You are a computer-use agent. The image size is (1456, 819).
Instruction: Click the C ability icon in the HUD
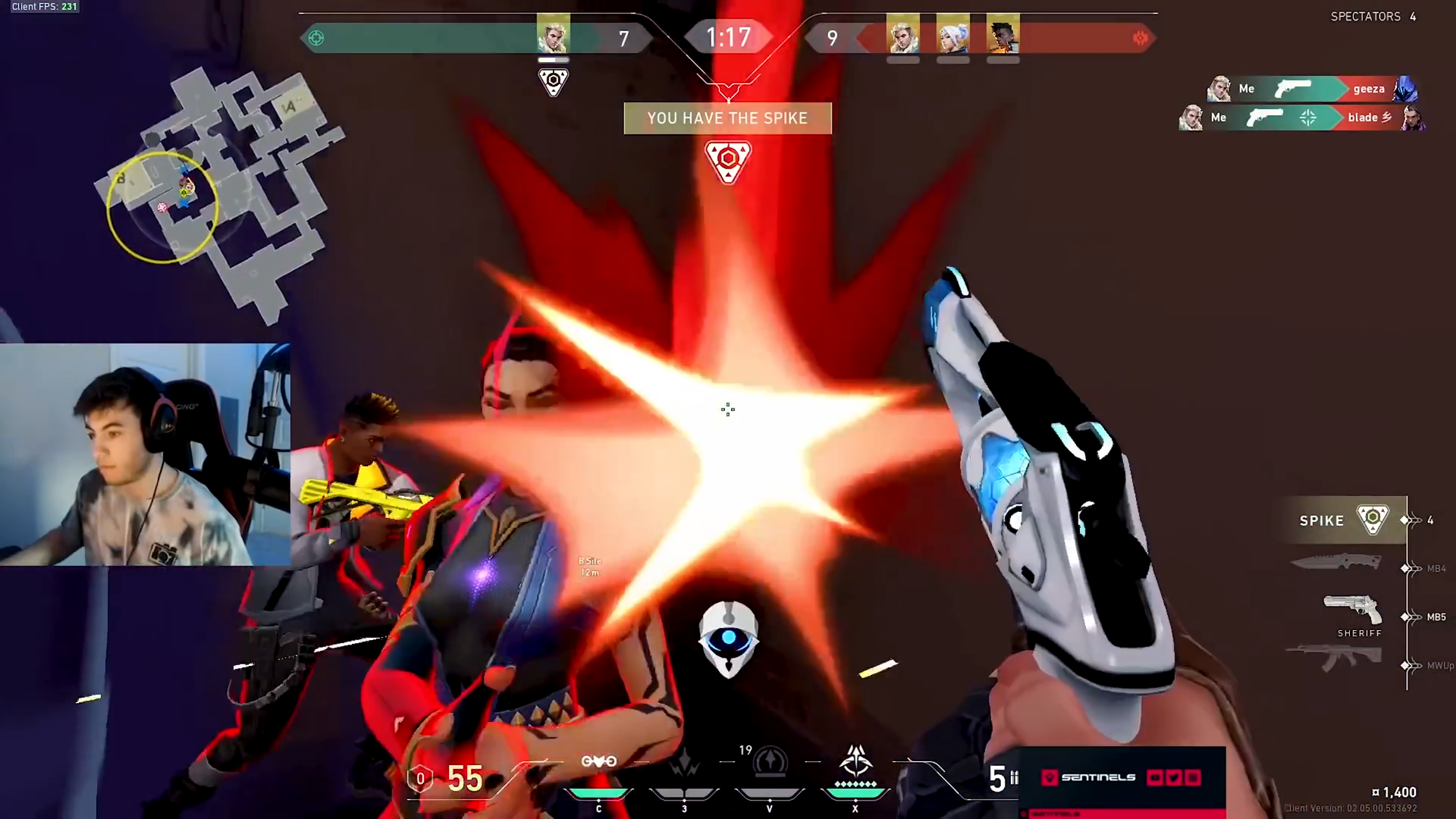599,762
